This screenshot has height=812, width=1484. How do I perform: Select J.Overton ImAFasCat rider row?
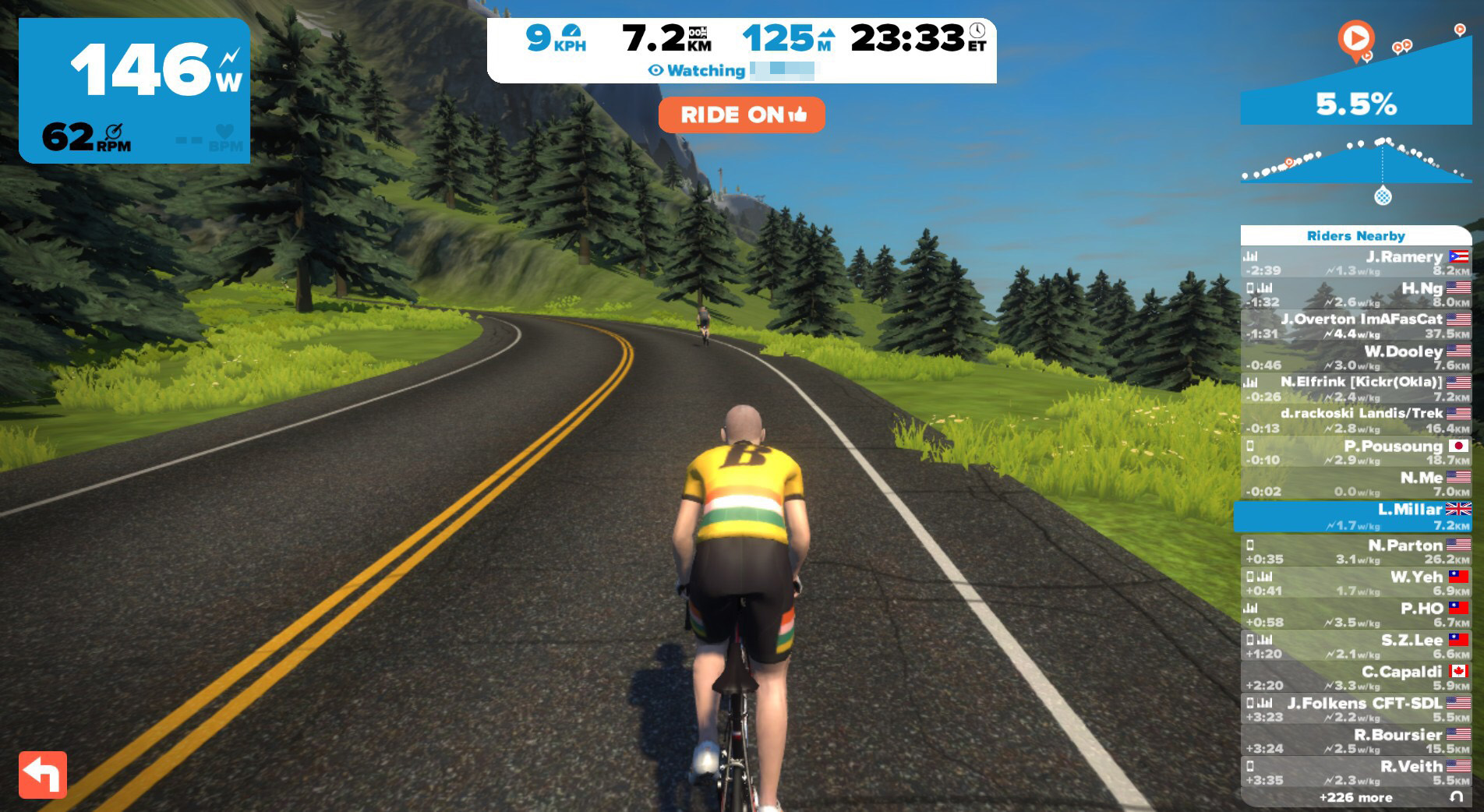[1355, 326]
